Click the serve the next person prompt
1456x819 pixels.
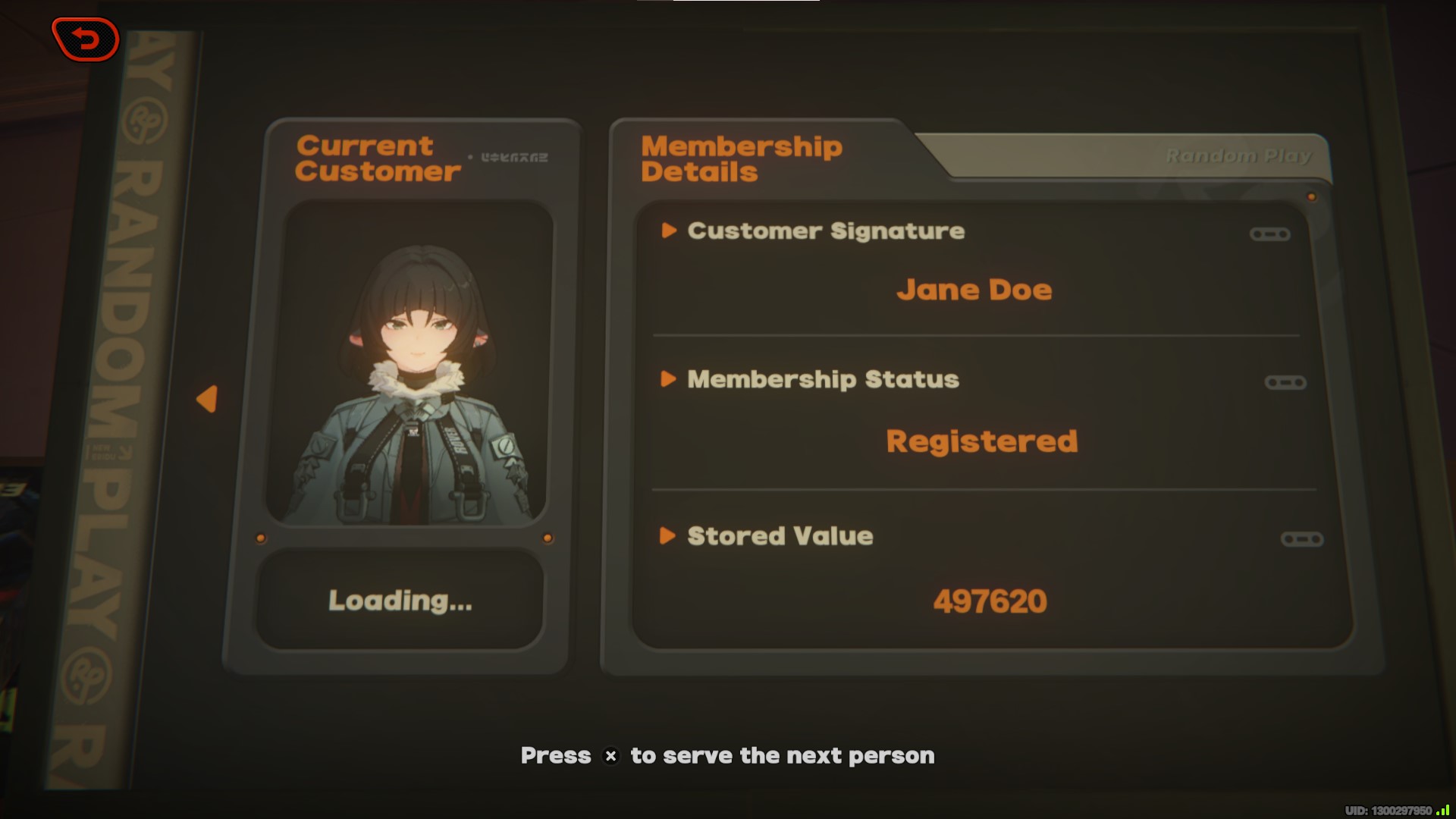tap(727, 755)
